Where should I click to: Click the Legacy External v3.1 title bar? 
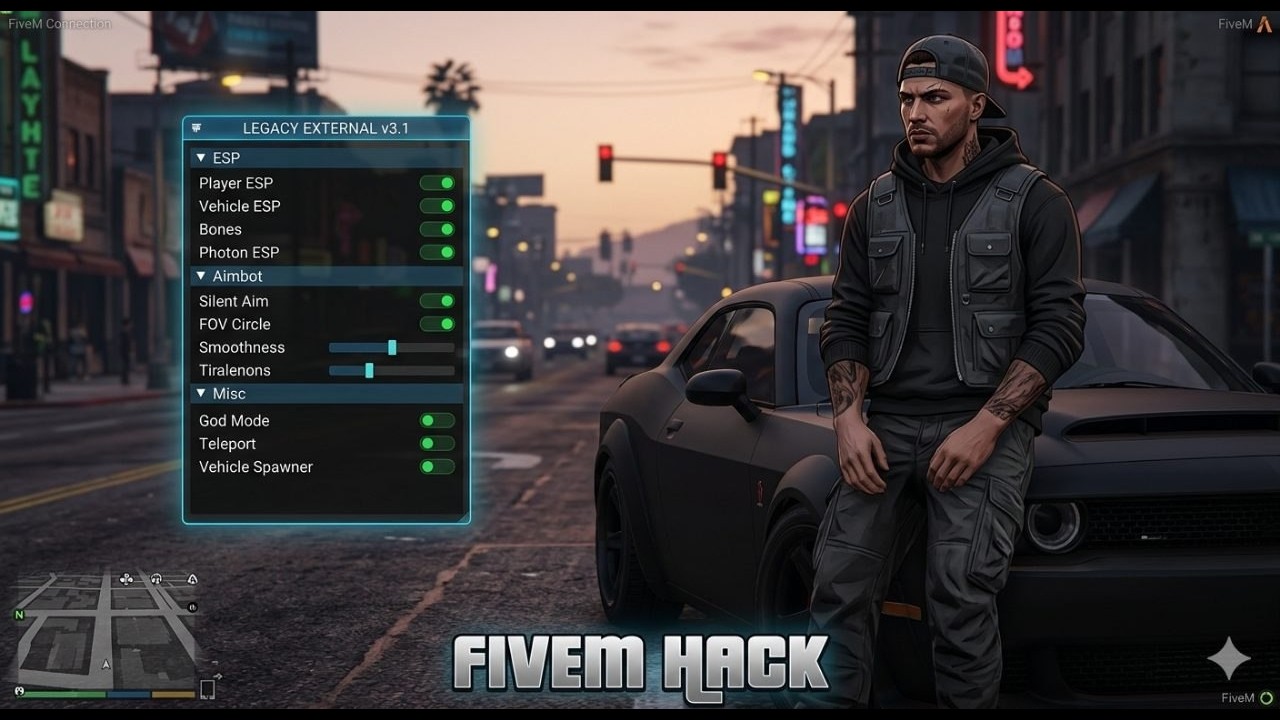[326, 128]
